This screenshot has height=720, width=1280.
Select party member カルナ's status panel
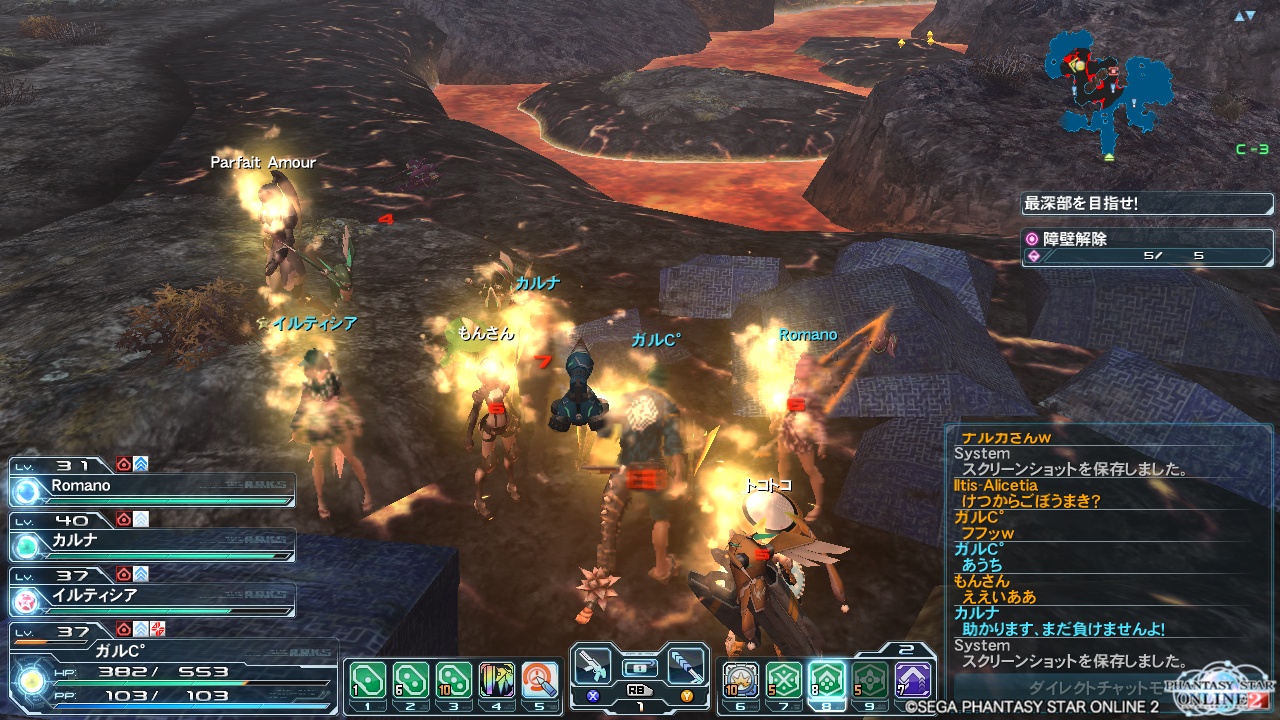click(x=152, y=543)
